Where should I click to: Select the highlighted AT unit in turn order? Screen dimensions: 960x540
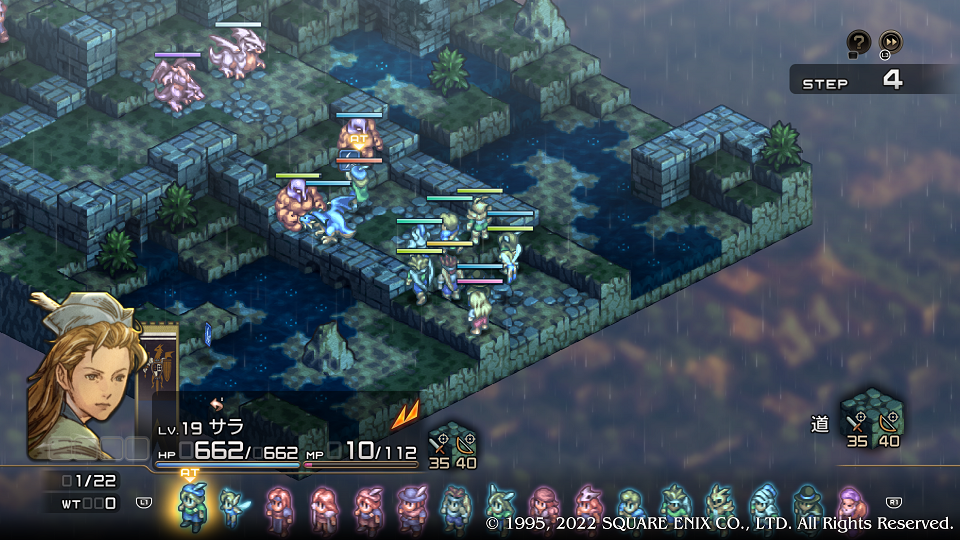tap(190, 506)
